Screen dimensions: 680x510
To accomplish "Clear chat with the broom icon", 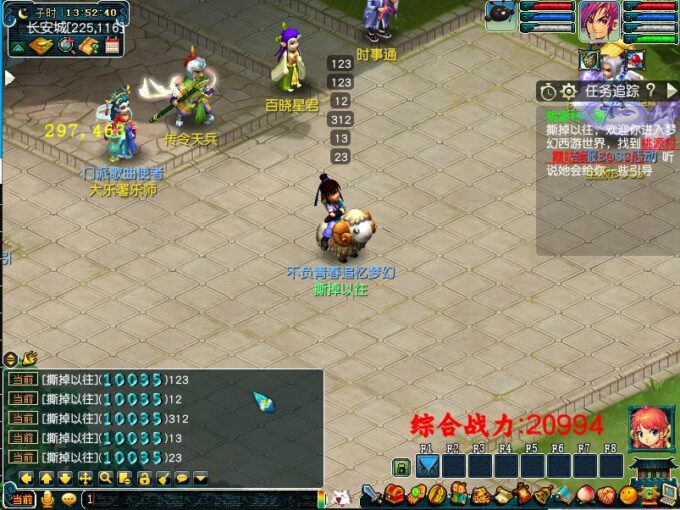I will (163, 478).
